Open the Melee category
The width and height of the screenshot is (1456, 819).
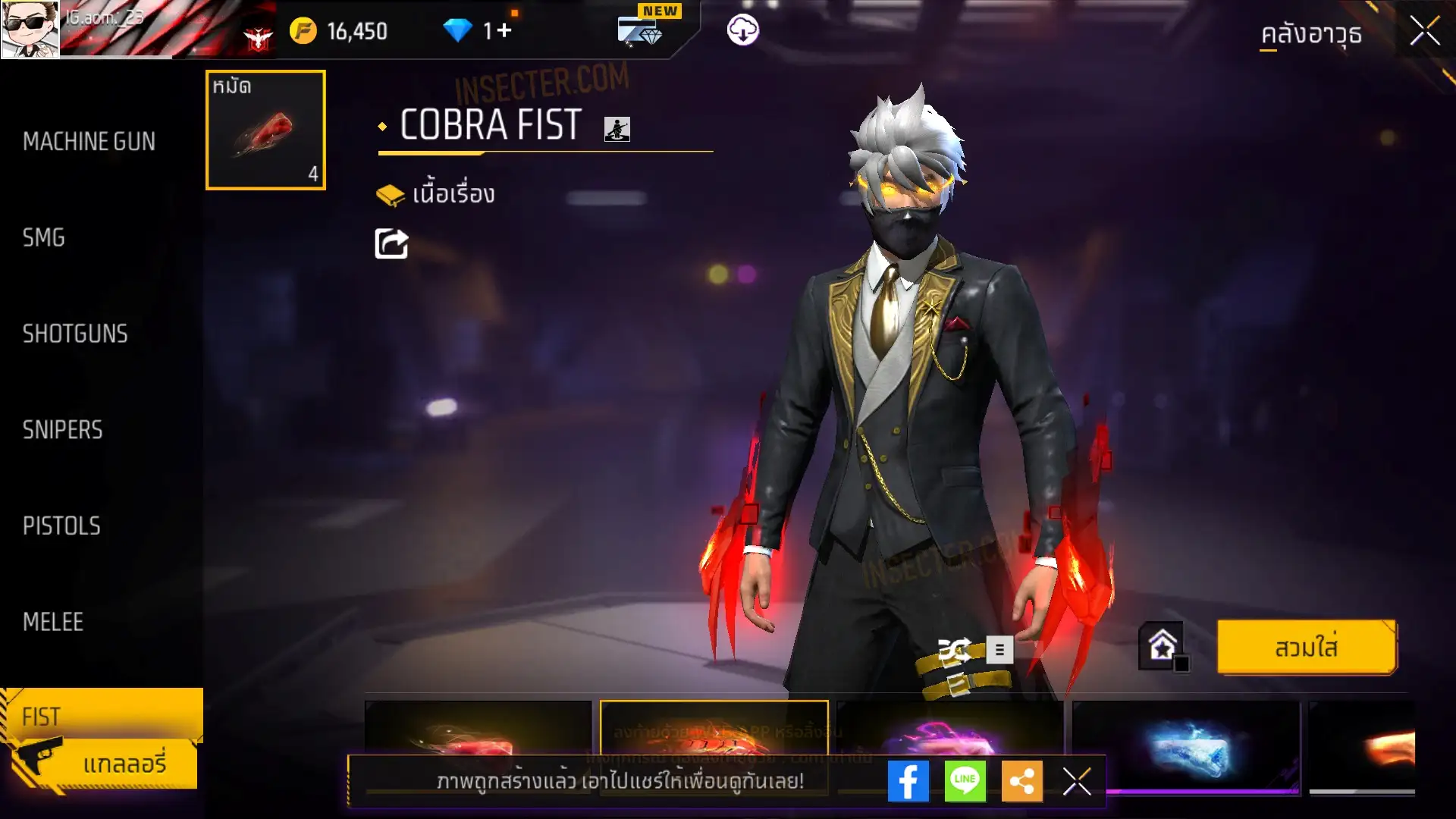click(53, 622)
